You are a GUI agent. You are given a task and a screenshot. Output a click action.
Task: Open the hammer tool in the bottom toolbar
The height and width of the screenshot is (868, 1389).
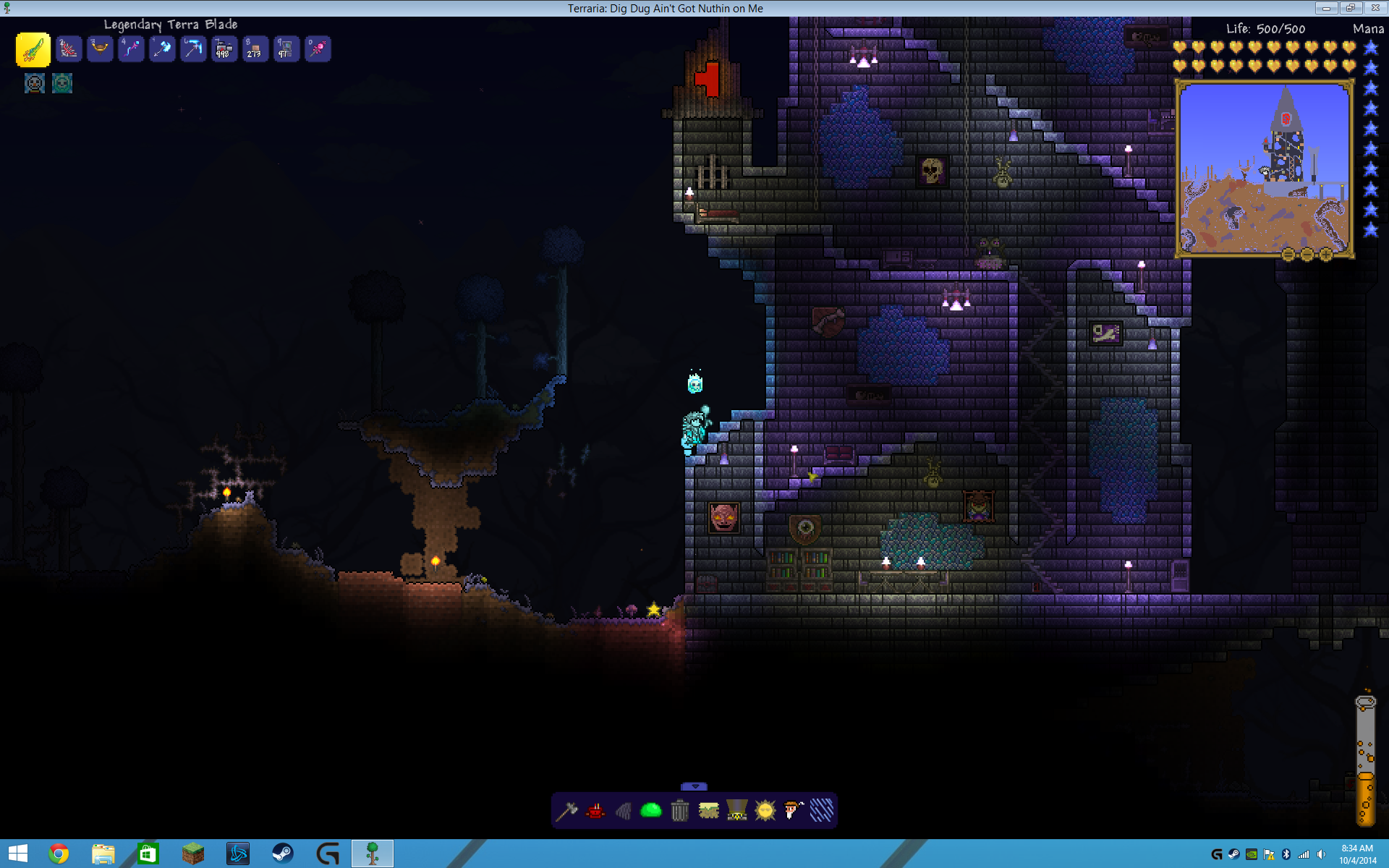[566, 811]
